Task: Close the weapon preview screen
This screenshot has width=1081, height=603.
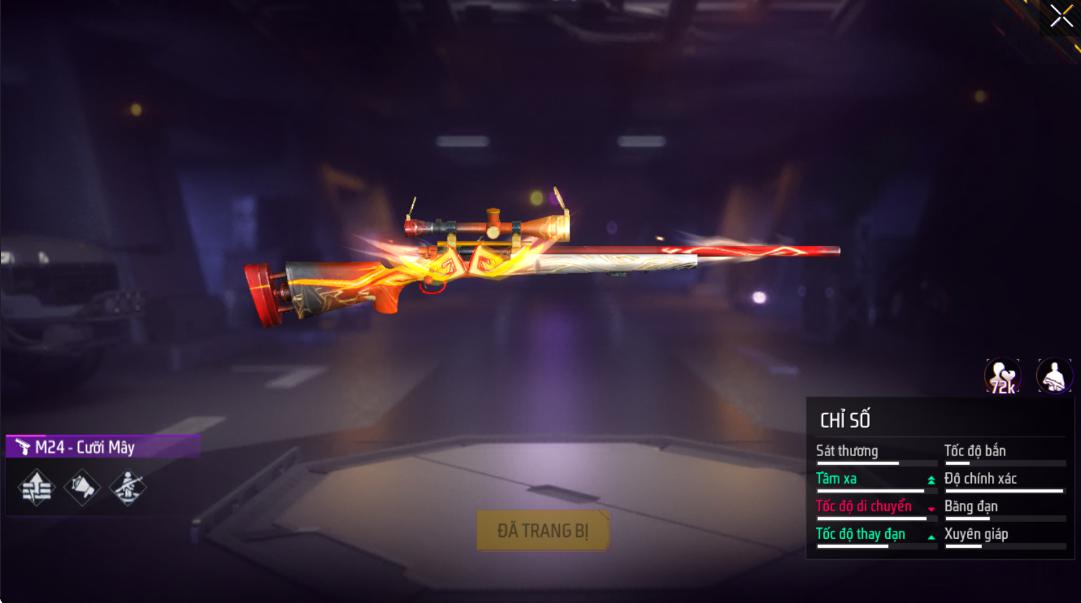Action: (1060, 17)
